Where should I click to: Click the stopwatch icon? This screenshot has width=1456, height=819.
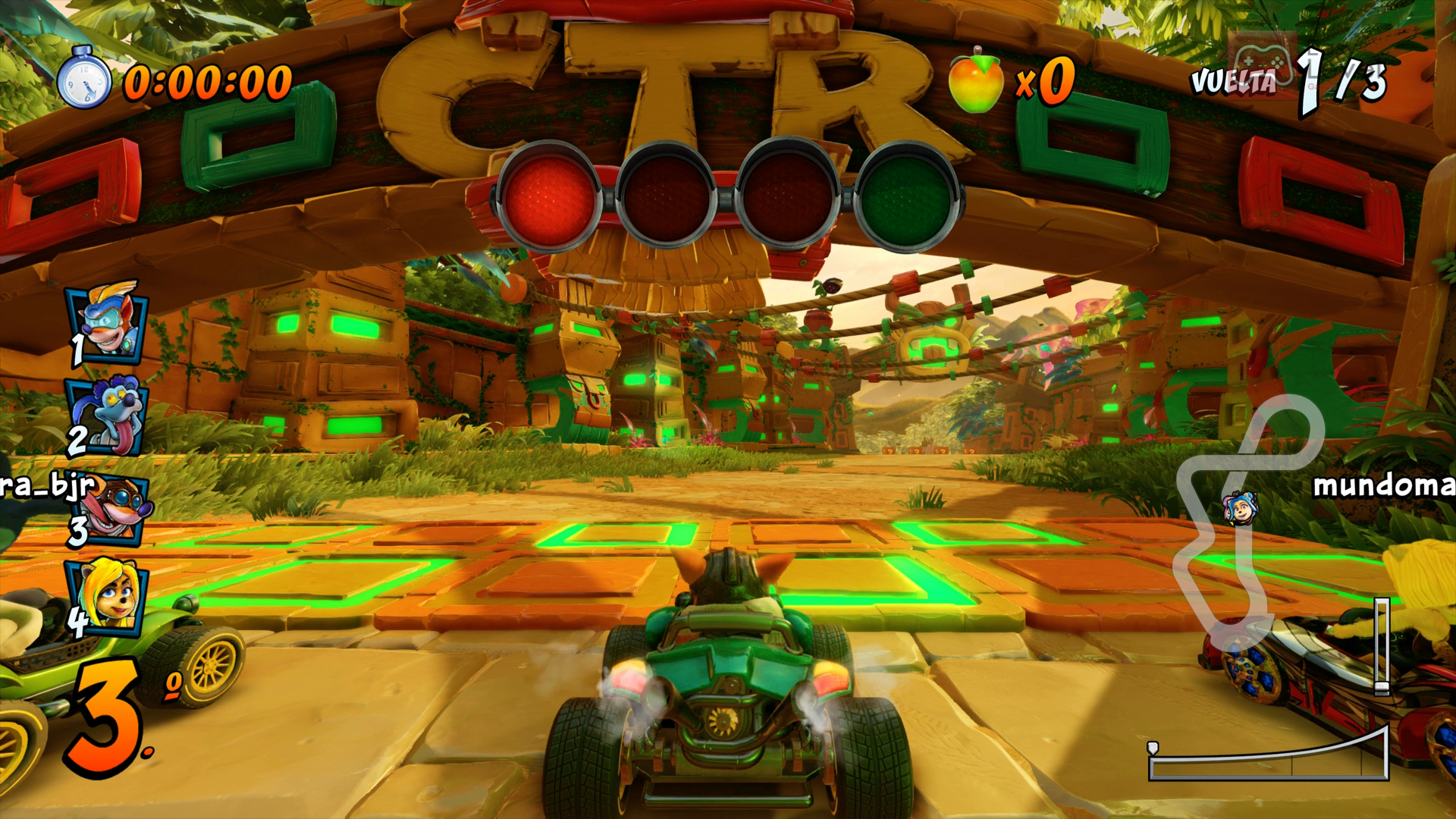pos(83,78)
